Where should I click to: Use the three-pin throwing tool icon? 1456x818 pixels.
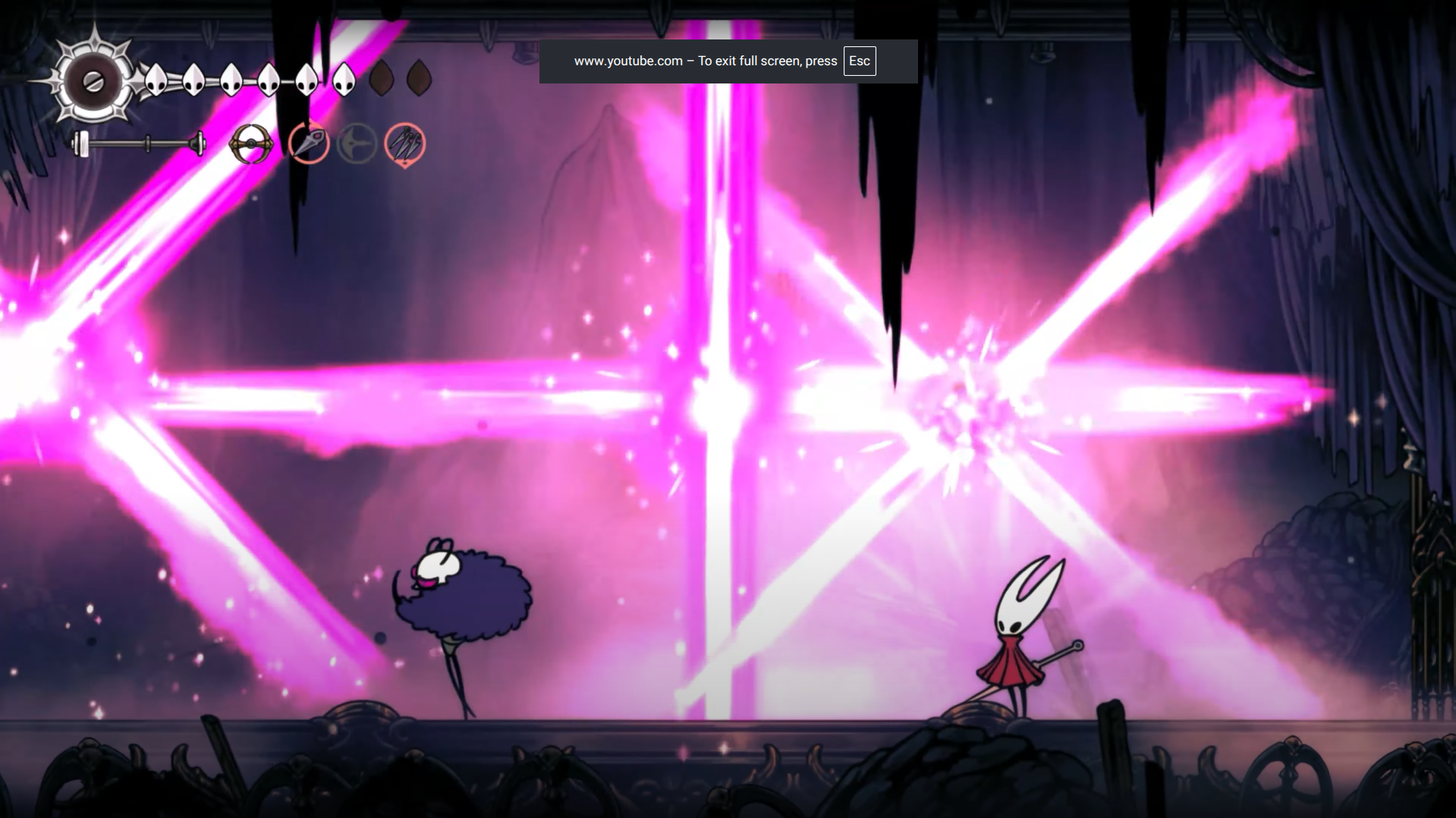404,143
